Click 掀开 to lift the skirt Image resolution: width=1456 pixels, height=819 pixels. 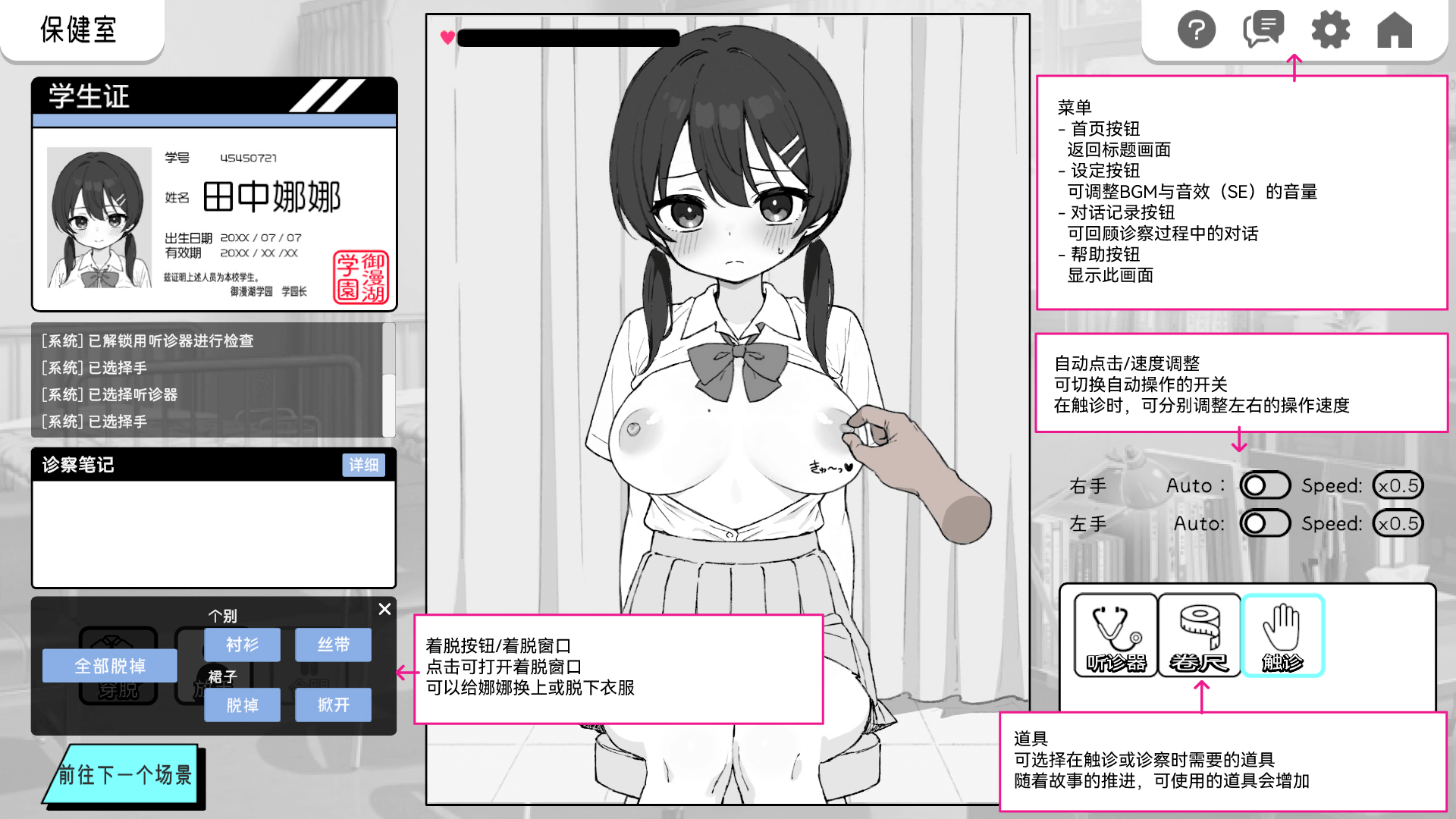pos(333,705)
